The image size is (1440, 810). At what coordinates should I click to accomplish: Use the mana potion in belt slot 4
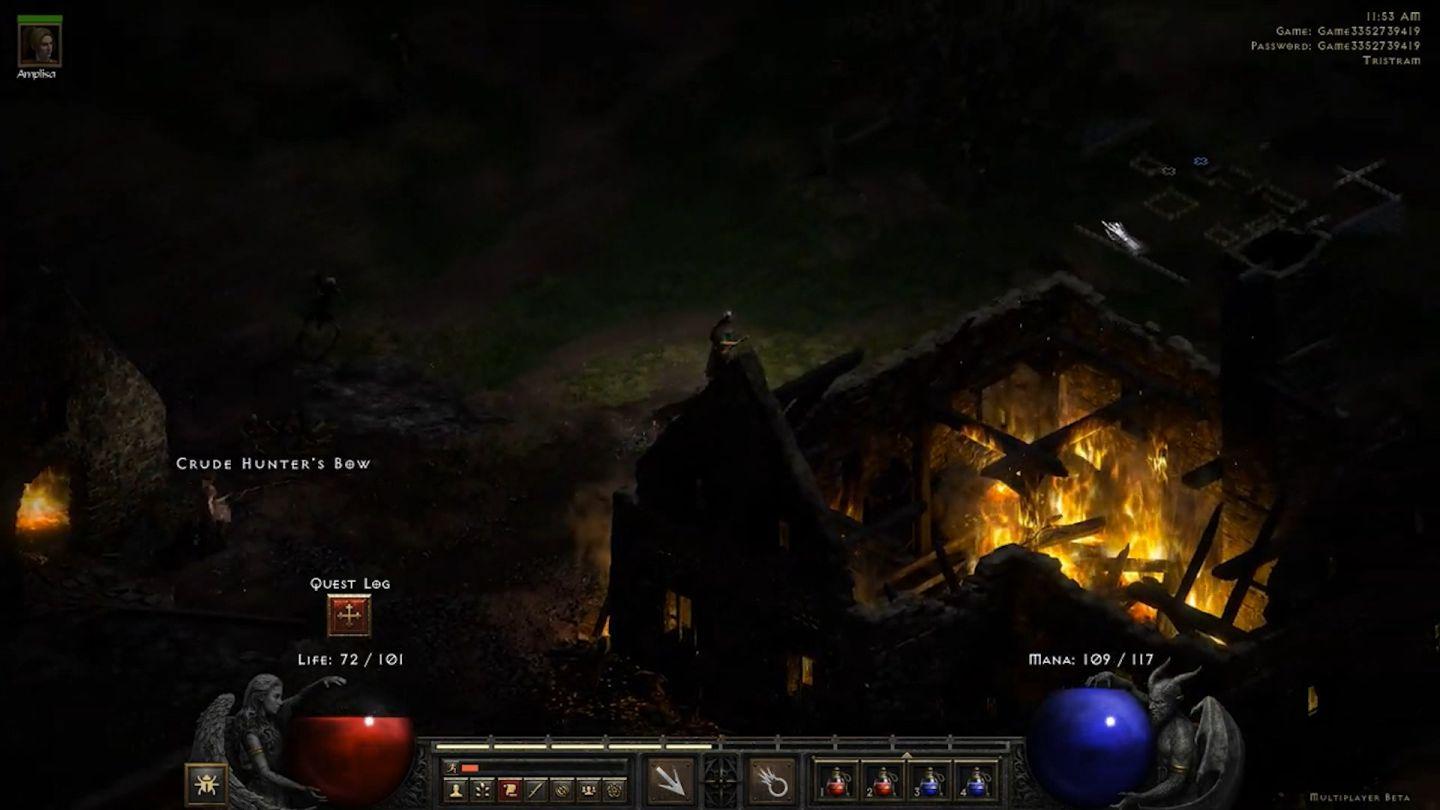(x=976, y=782)
